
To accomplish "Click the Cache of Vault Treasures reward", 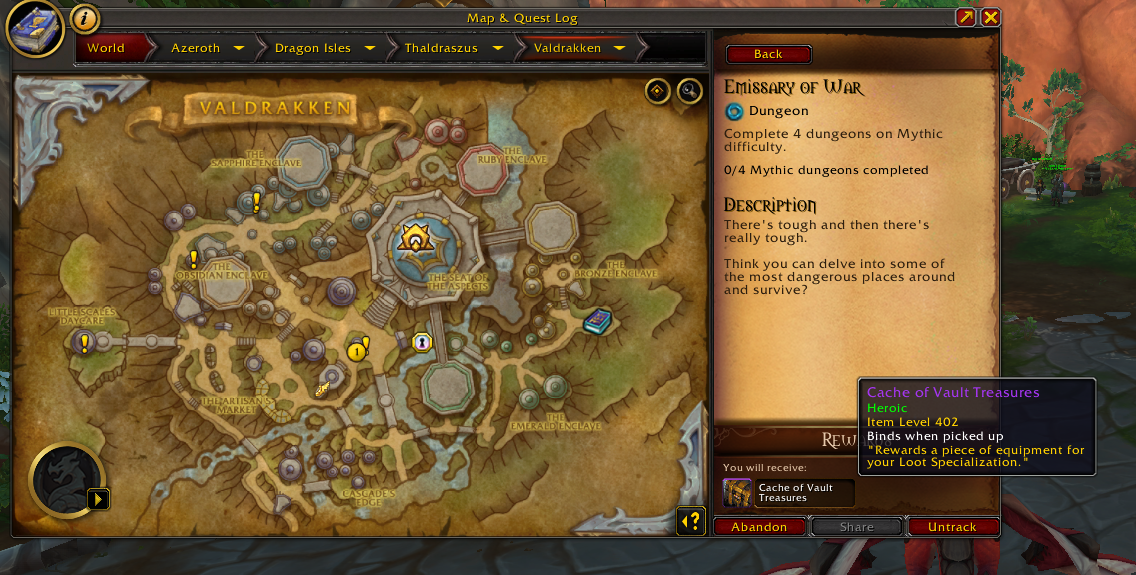I will click(738, 493).
